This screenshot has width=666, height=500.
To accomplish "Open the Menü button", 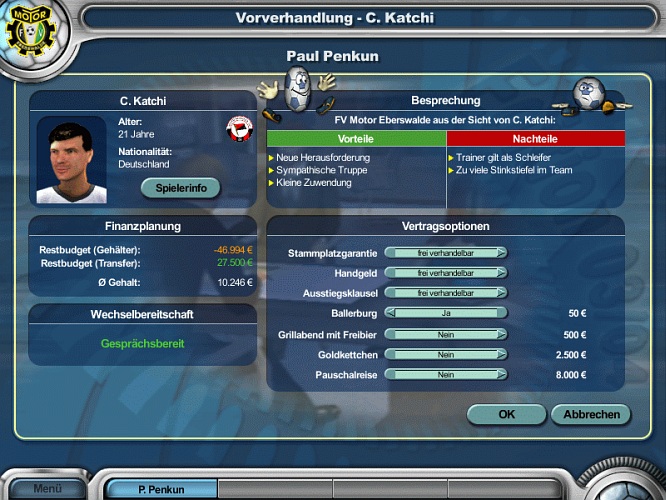I will [x=46, y=489].
